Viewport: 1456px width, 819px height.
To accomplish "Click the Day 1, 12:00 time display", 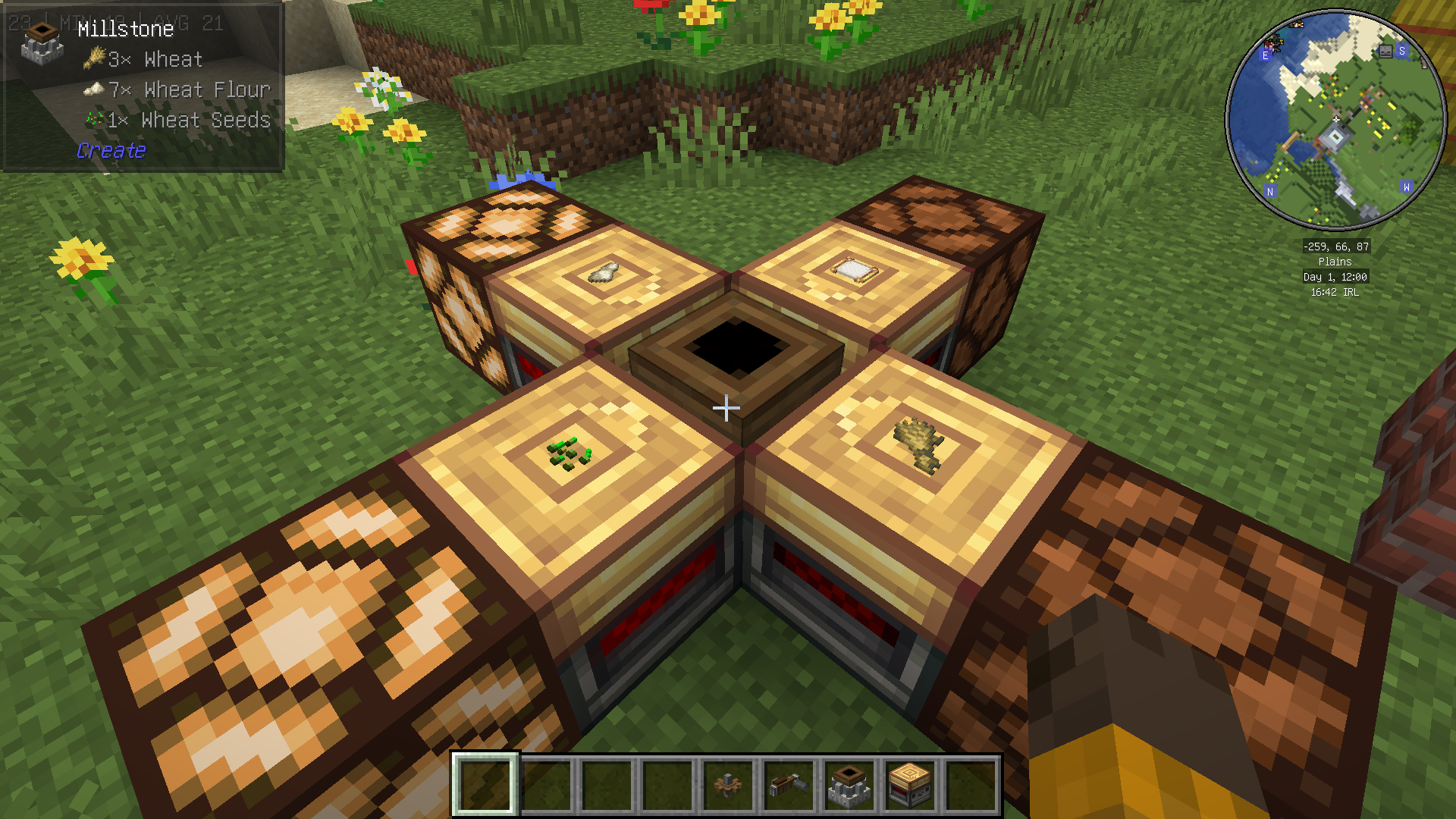I will (x=1338, y=276).
